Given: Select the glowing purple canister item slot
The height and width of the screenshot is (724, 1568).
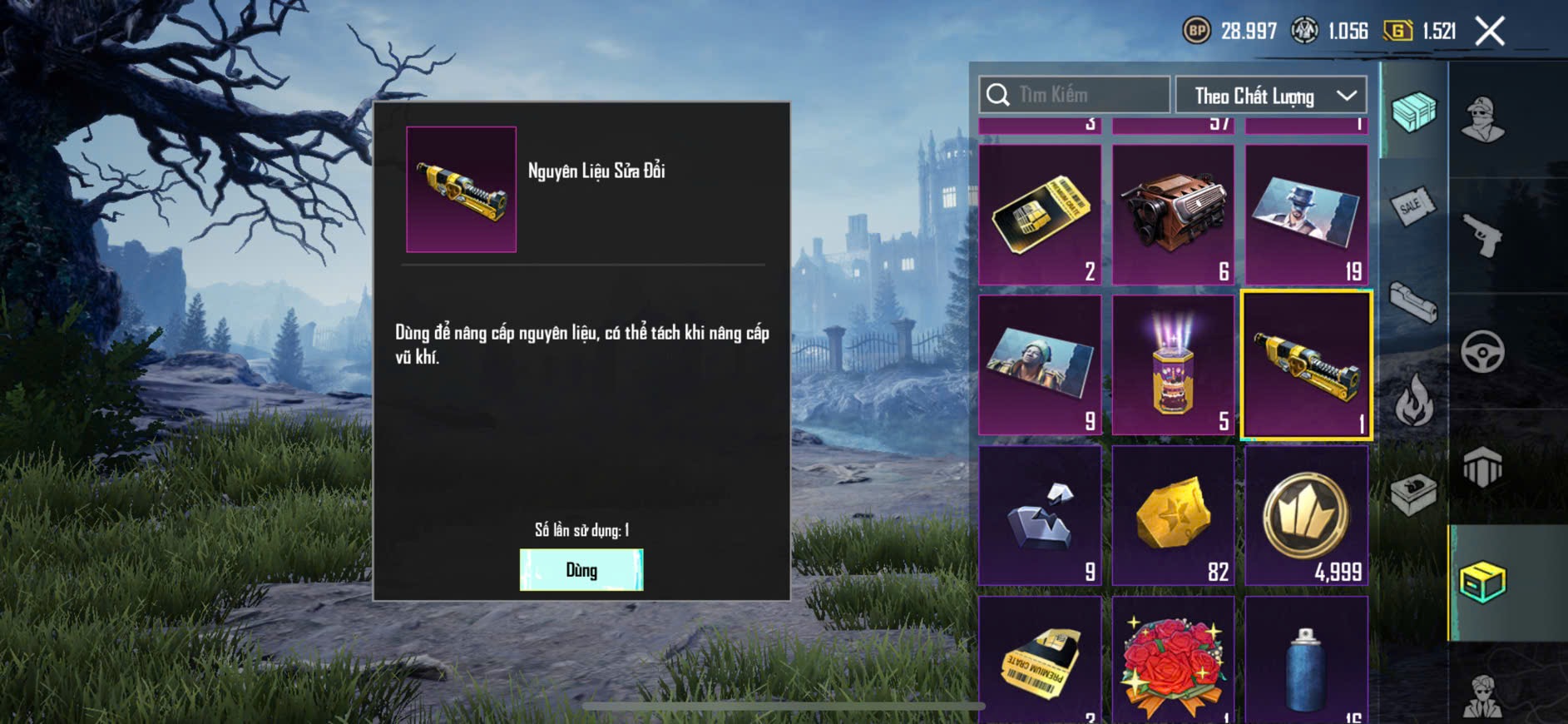Looking at the screenshot, I should (x=1173, y=364).
